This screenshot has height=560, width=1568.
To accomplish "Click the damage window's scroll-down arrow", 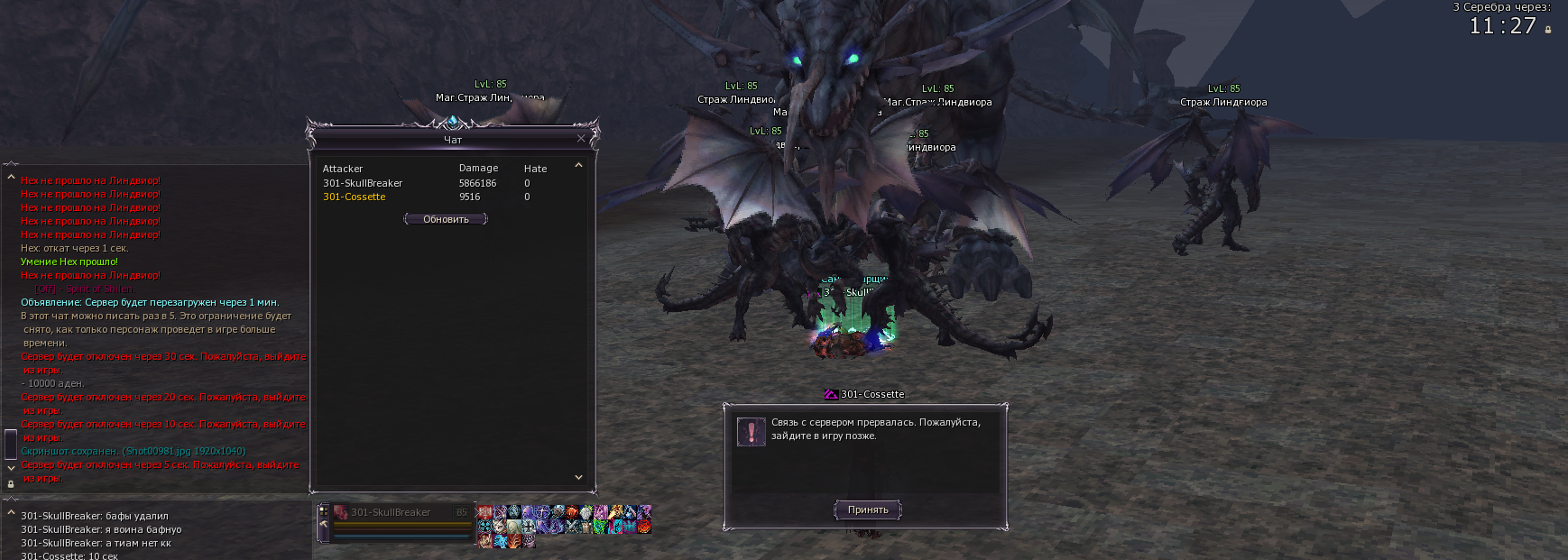I will 578,477.
